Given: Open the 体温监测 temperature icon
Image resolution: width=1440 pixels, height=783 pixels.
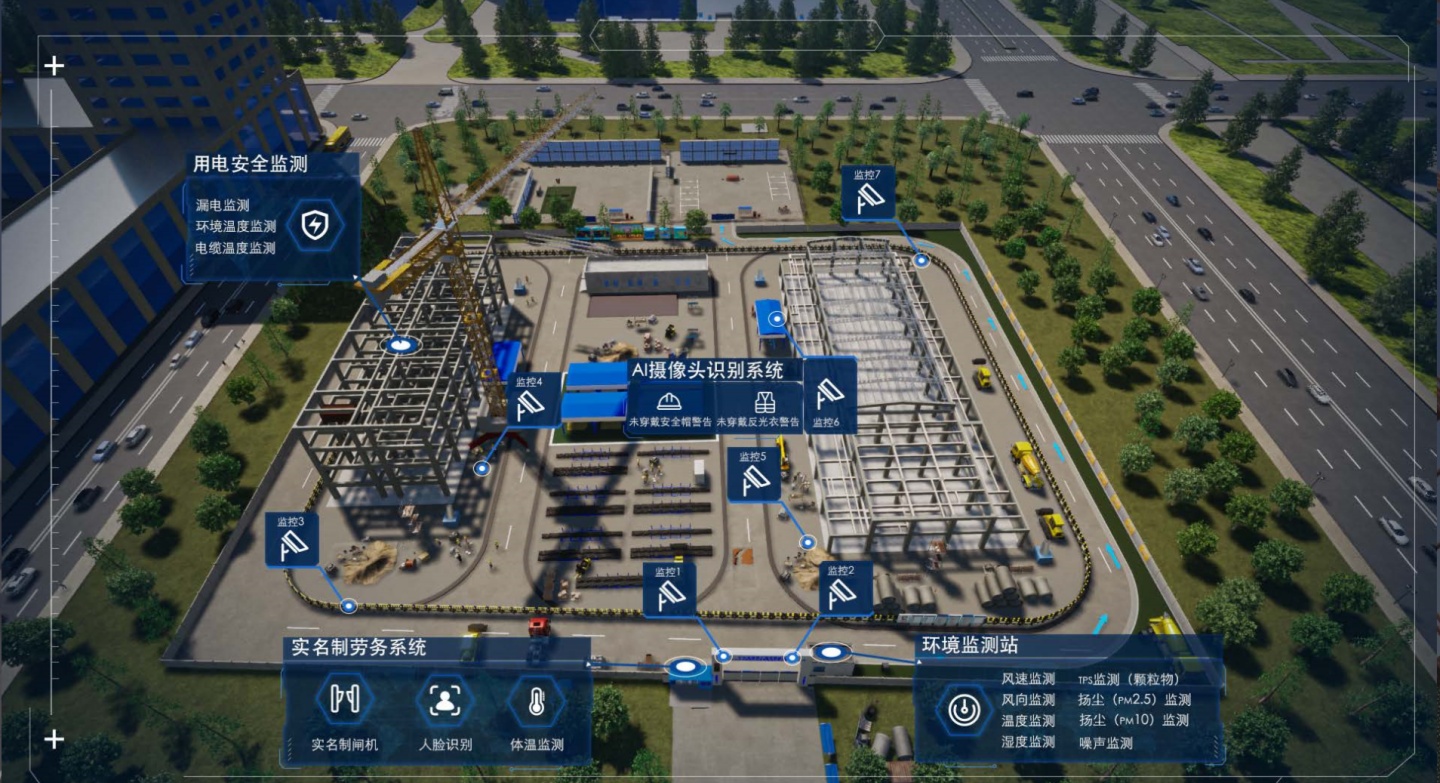Looking at the screenshot, I should pos(536,701).
